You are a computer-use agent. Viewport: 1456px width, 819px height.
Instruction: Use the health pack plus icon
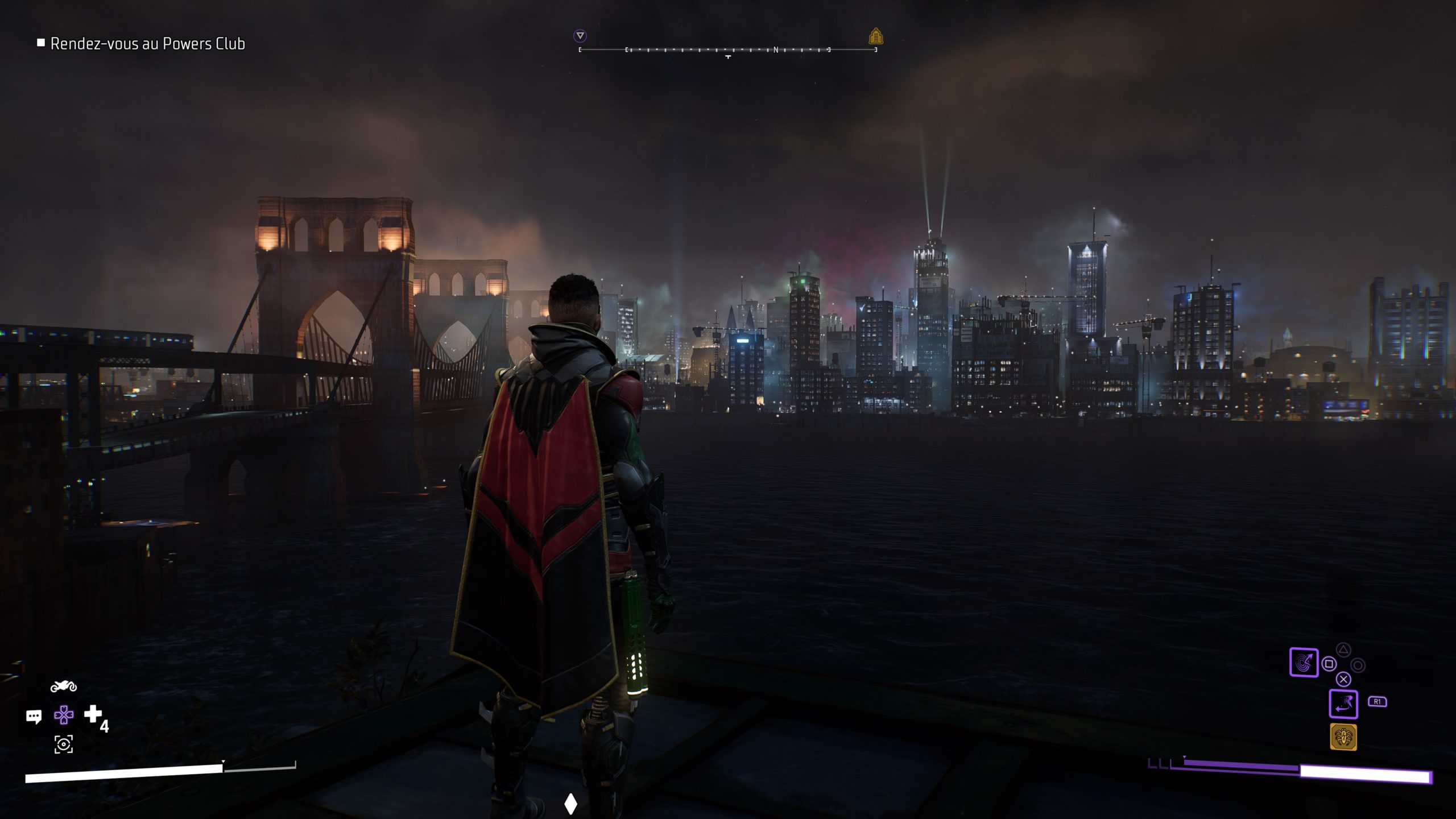click(93, 714)
